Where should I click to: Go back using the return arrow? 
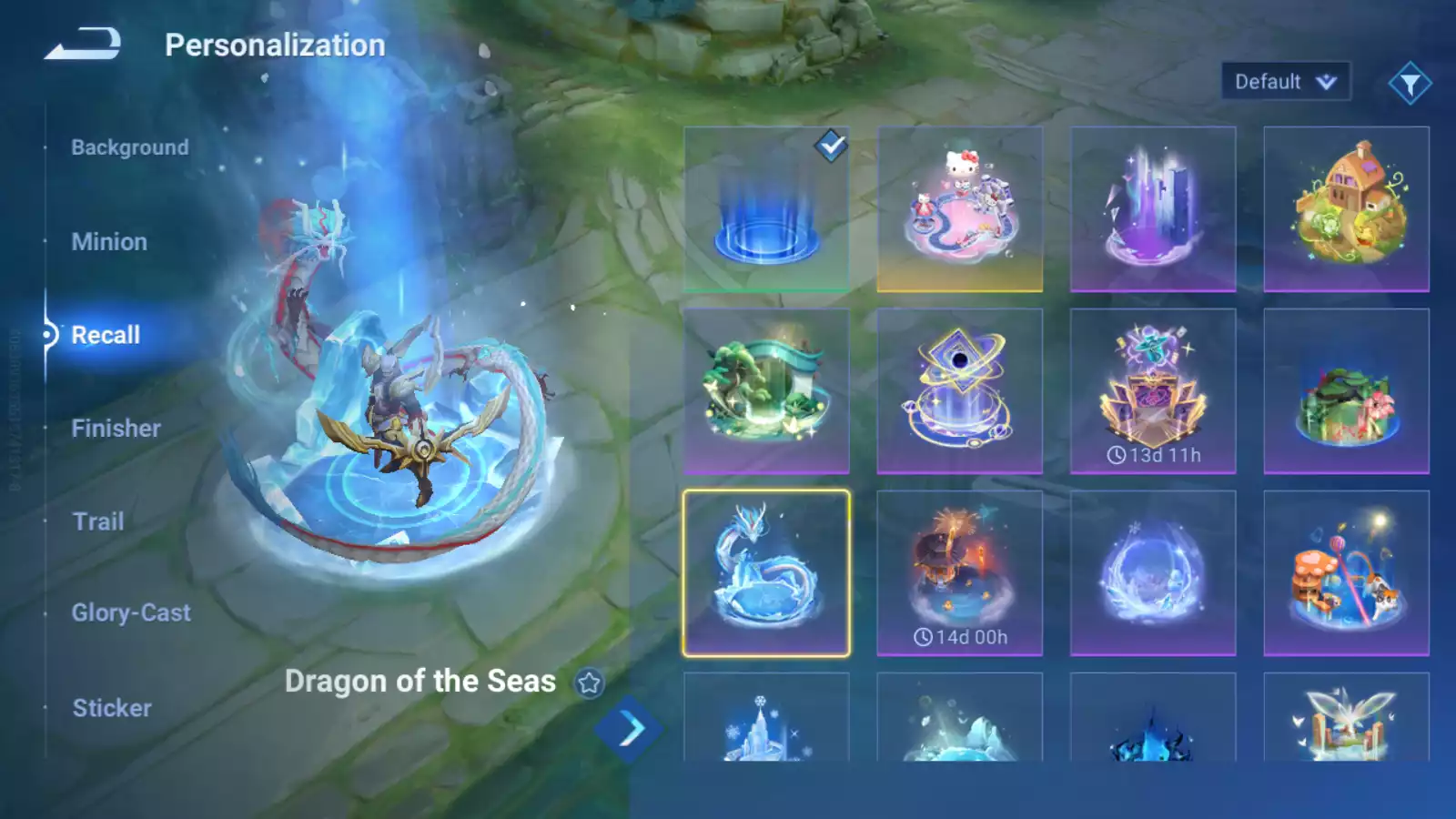pyautogui.click(x=83, y=44)
